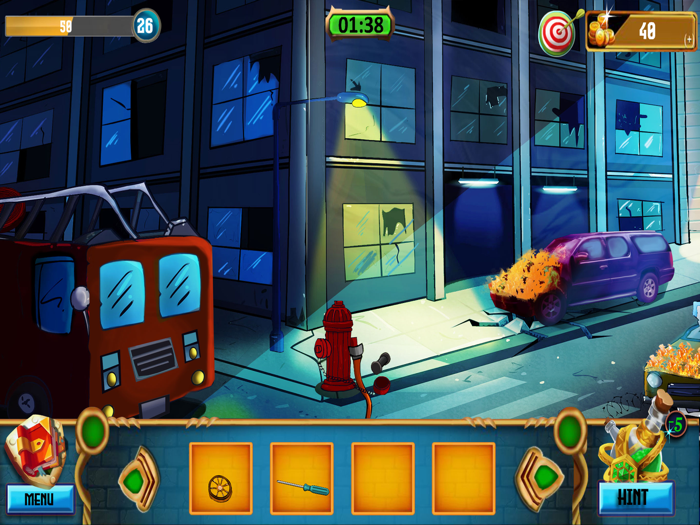Select the screwdriver inventory slot
The image size is (700, 525).
pyautogui.click(x=301, y=478)
